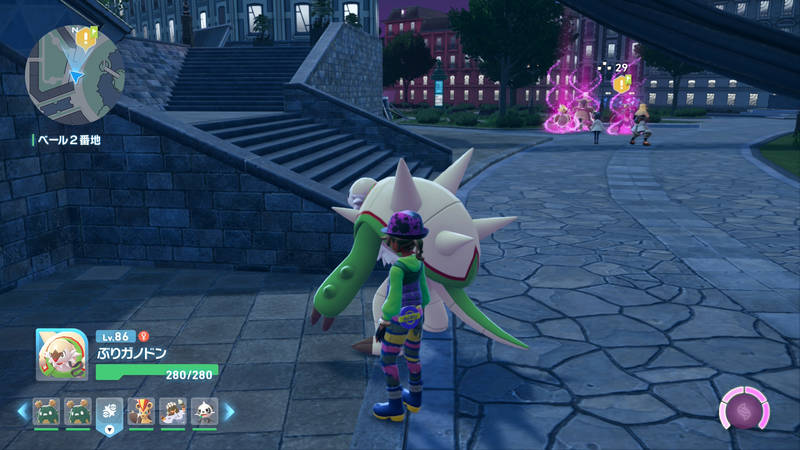
Task: Select the yellow exclamation marker on minimap
Action: (87, 38)
